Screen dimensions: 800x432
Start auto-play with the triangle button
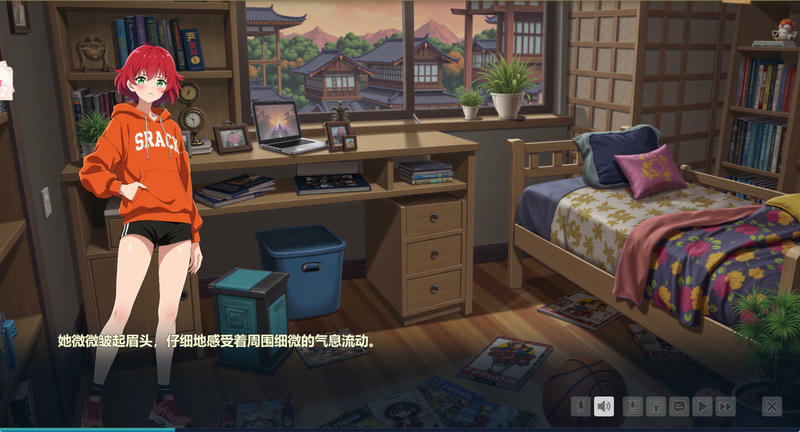pyautogui.click(x=703, y=406)
